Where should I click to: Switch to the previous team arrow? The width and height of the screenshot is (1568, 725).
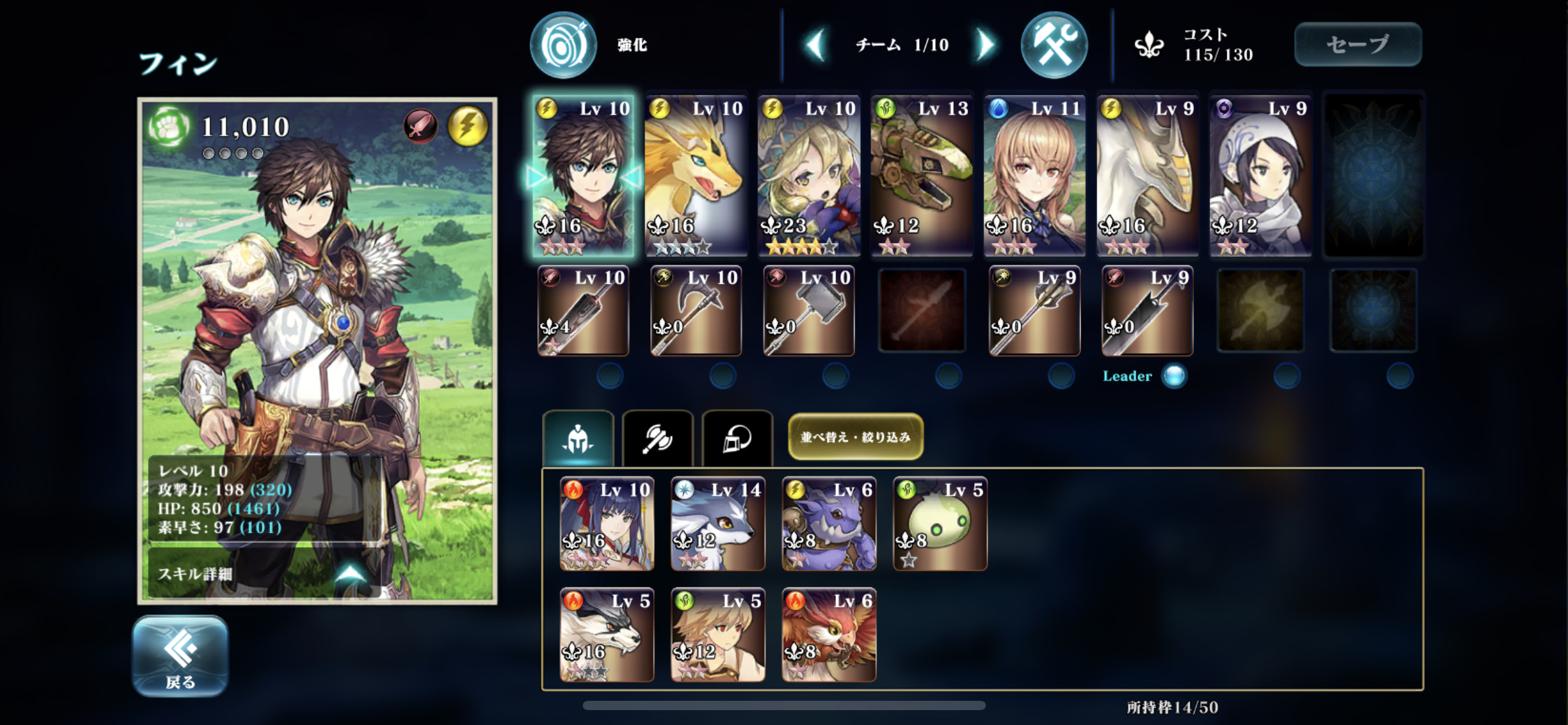(816, 45)
